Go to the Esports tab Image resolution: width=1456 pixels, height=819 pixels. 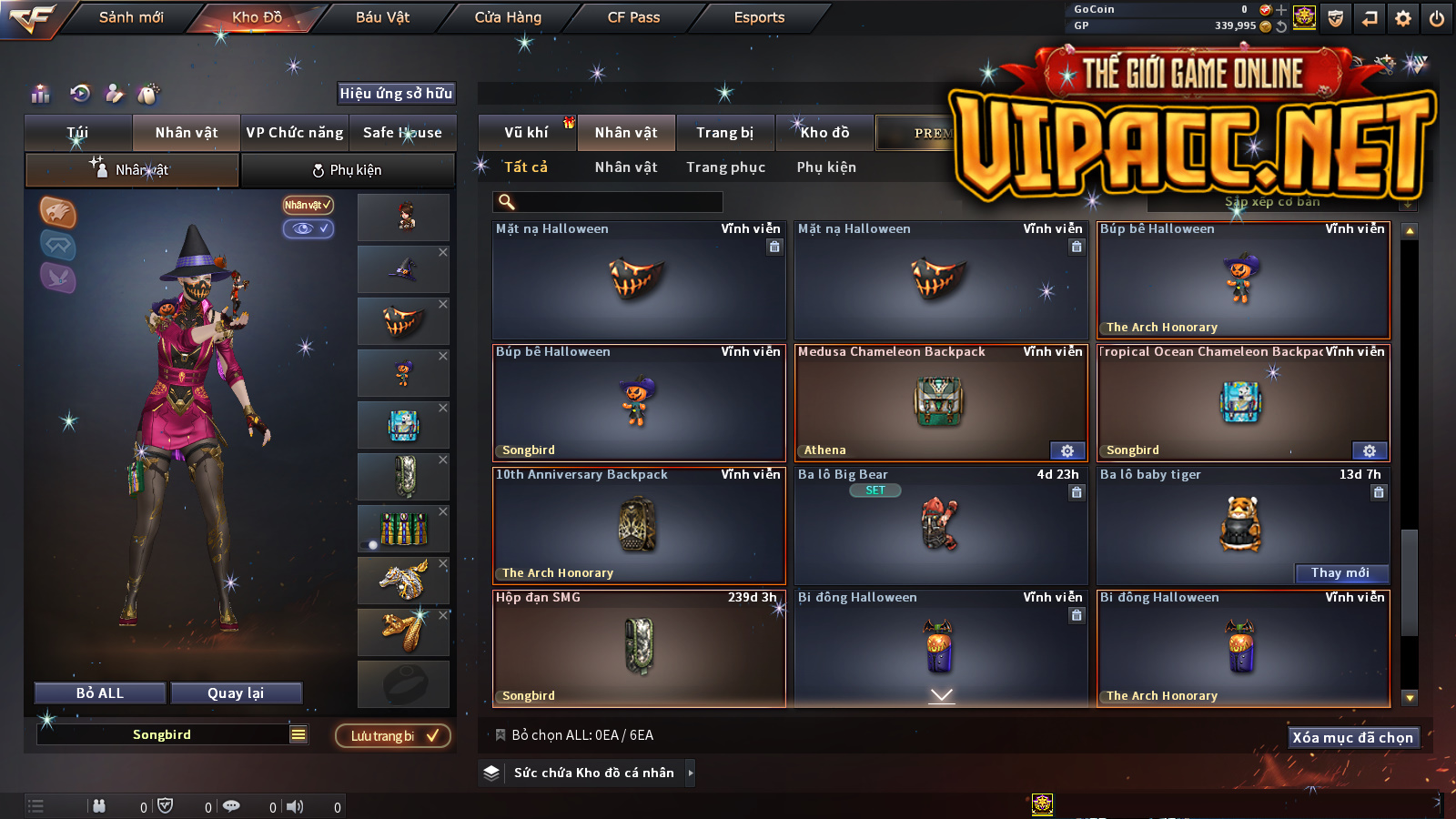point(759,17)
